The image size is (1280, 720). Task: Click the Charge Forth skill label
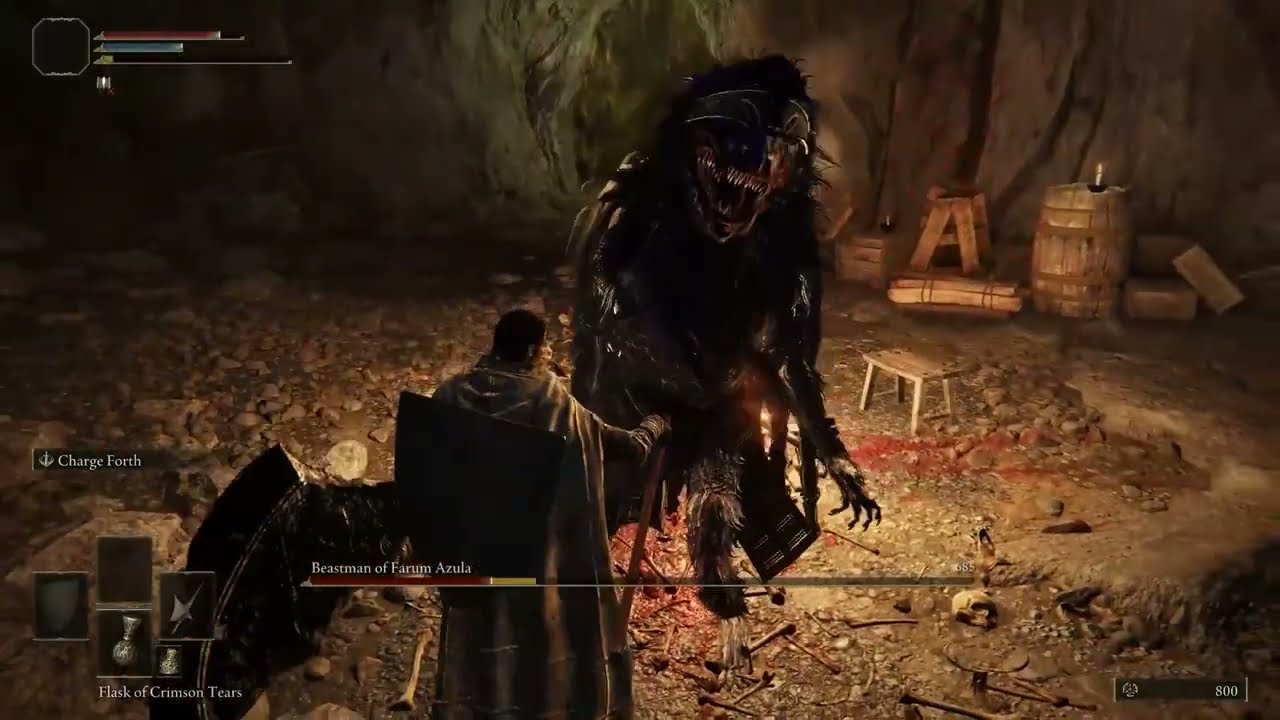[98, 461]
